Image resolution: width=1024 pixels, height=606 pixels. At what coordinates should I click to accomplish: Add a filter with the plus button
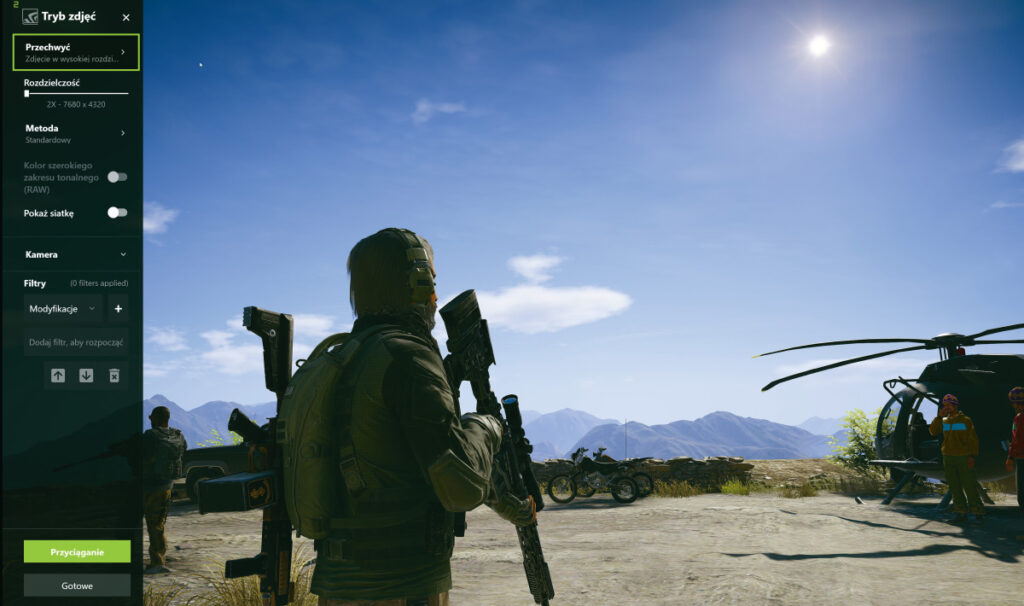[117, 309]
